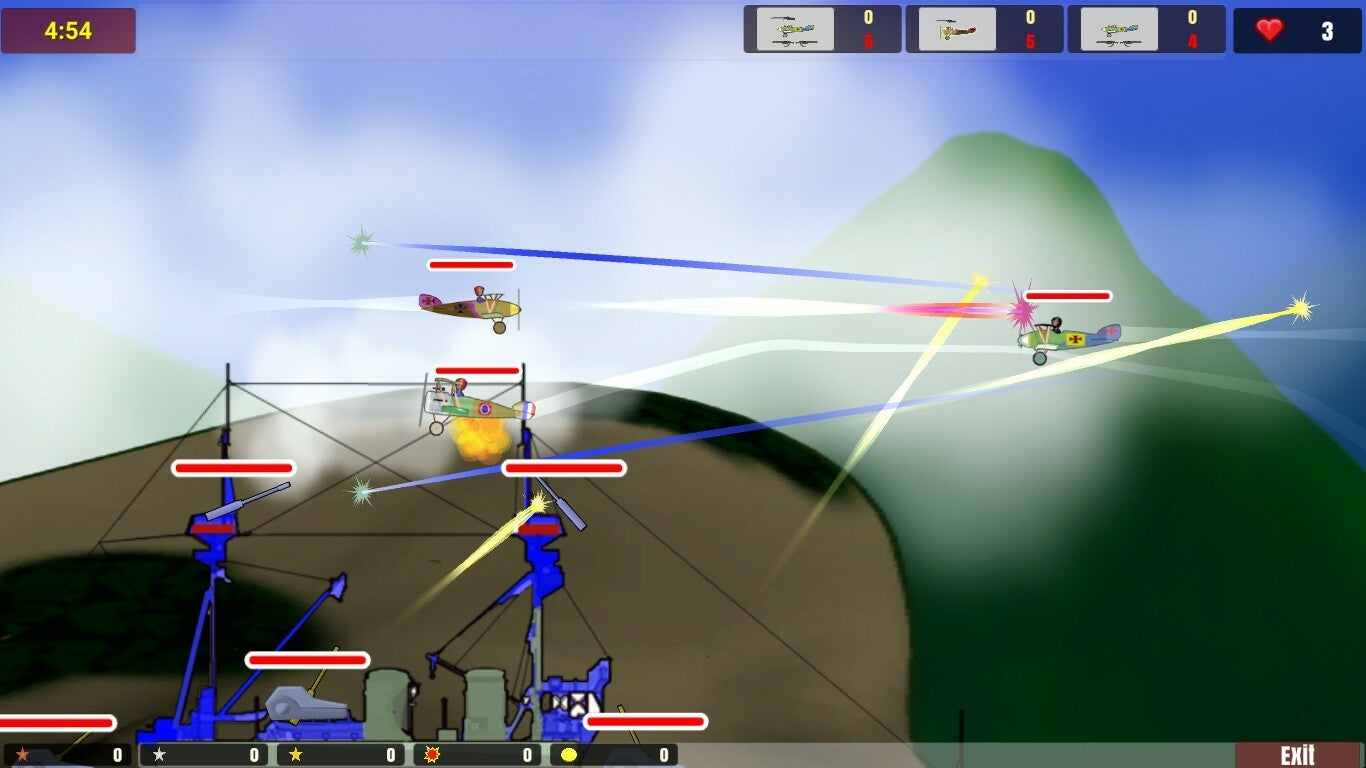Select the first green biplane squadron icon
The image size is (1366, 768).
pos(795,28)
